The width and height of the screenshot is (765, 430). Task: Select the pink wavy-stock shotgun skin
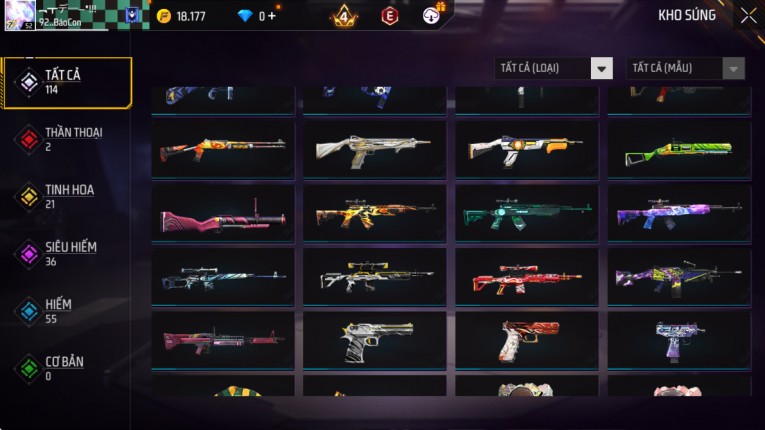[x=223, y=213]
